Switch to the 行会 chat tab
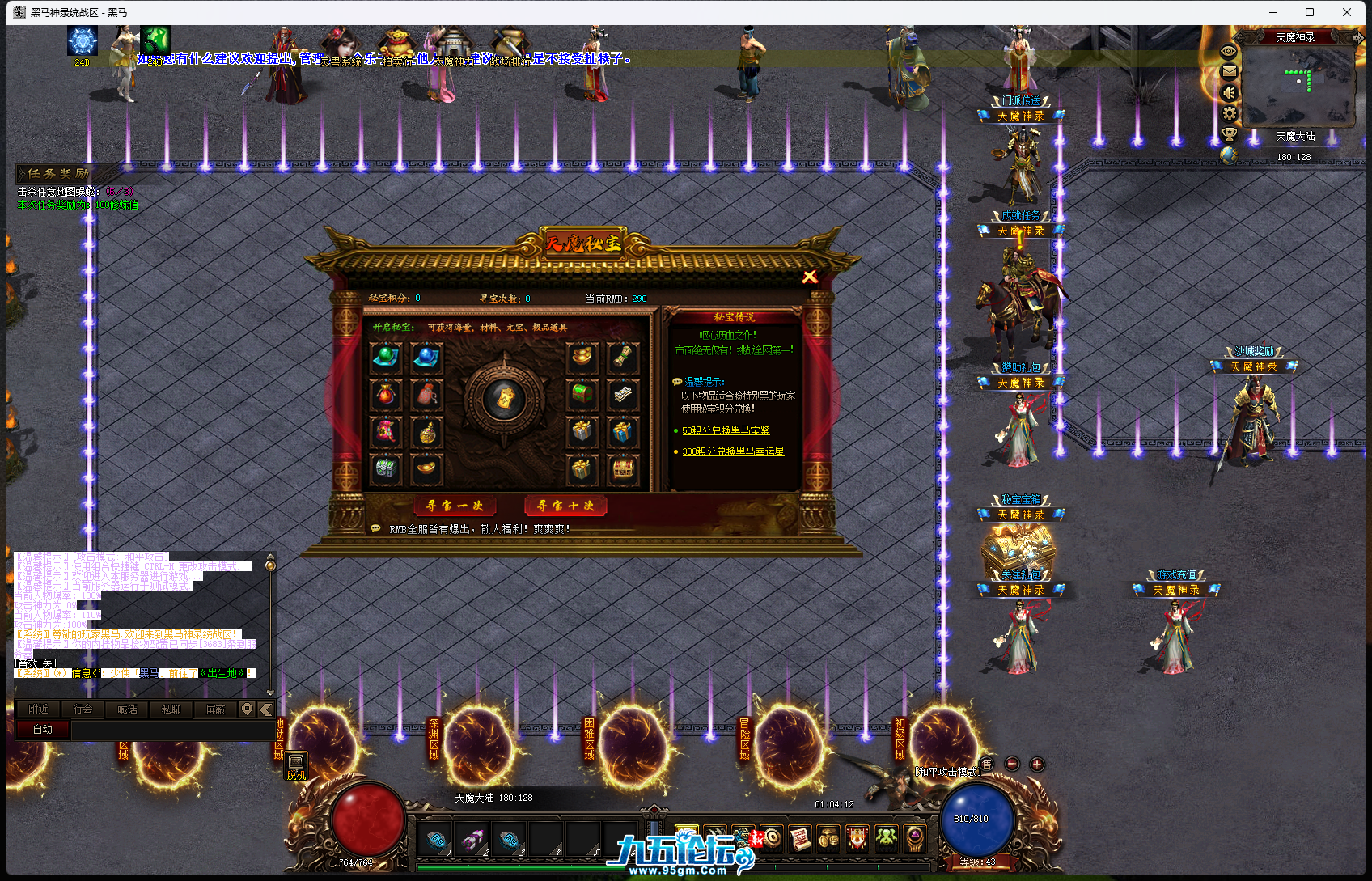The width and height of the screenshot is (1372, 881). [83, 709]
